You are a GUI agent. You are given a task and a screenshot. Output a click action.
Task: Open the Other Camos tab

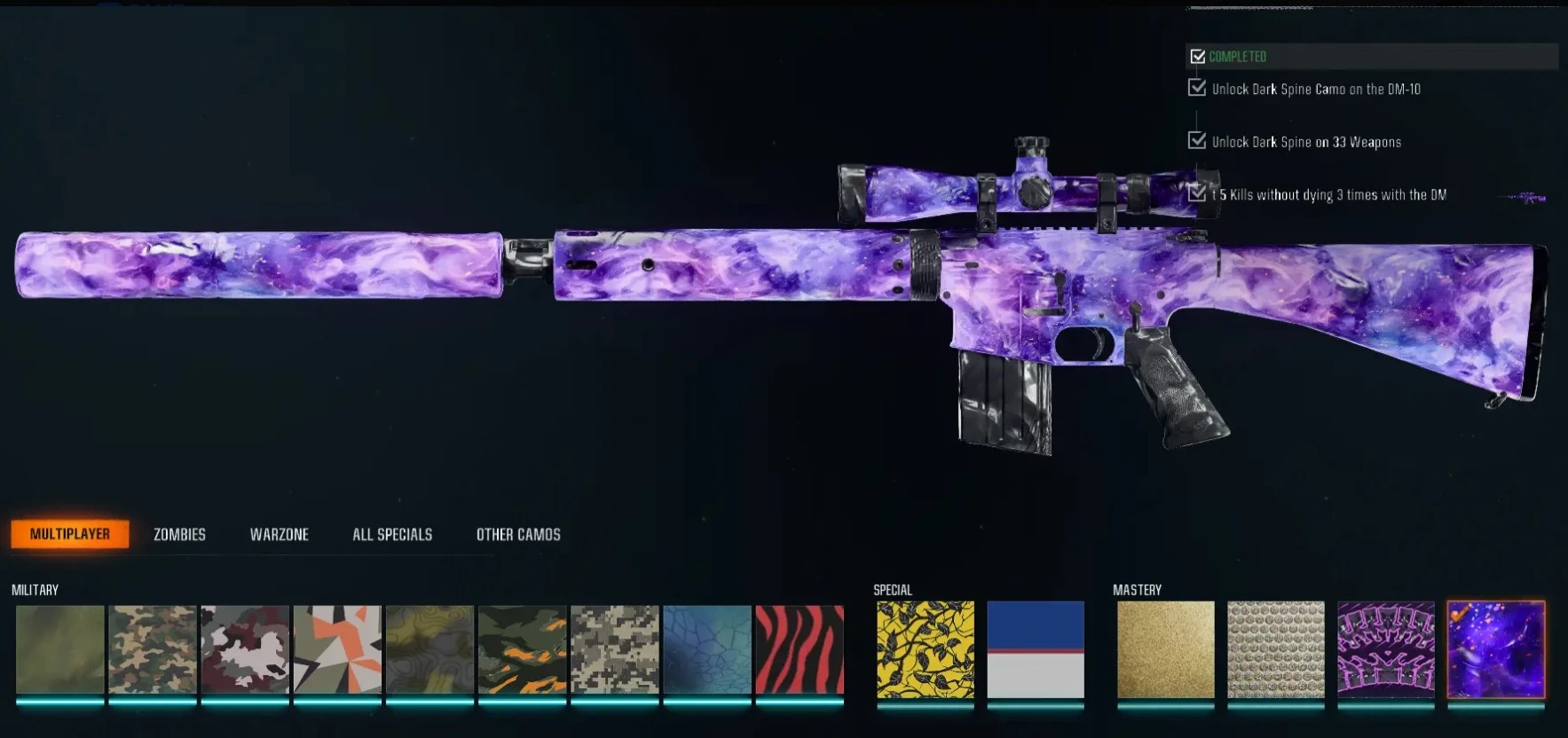pos(518,534)
